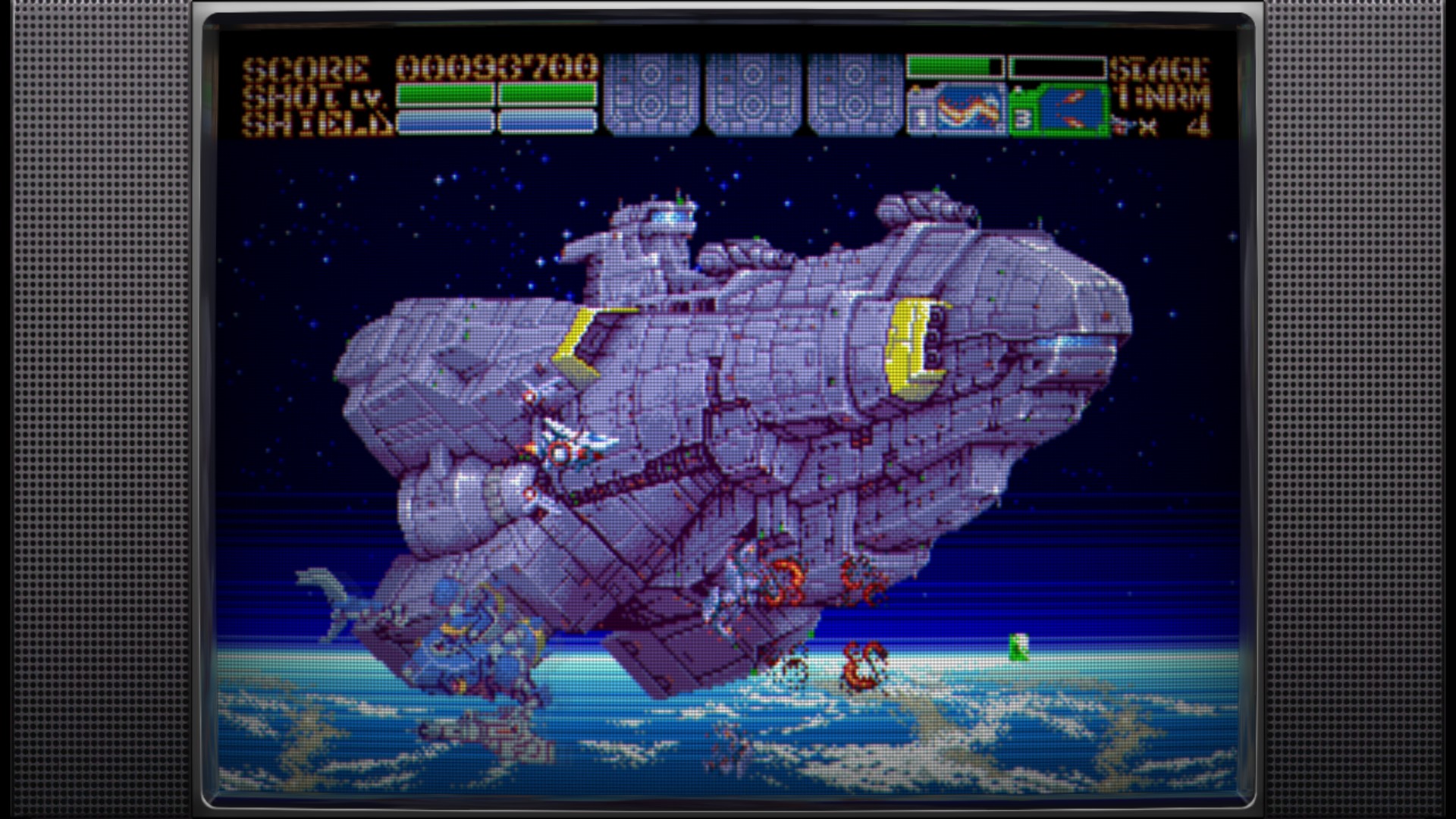Image resolution: width=1456 pixels, height=819 pixels.
Task: Select the wave shot weapon slot 1
Action: pos(957,111)
